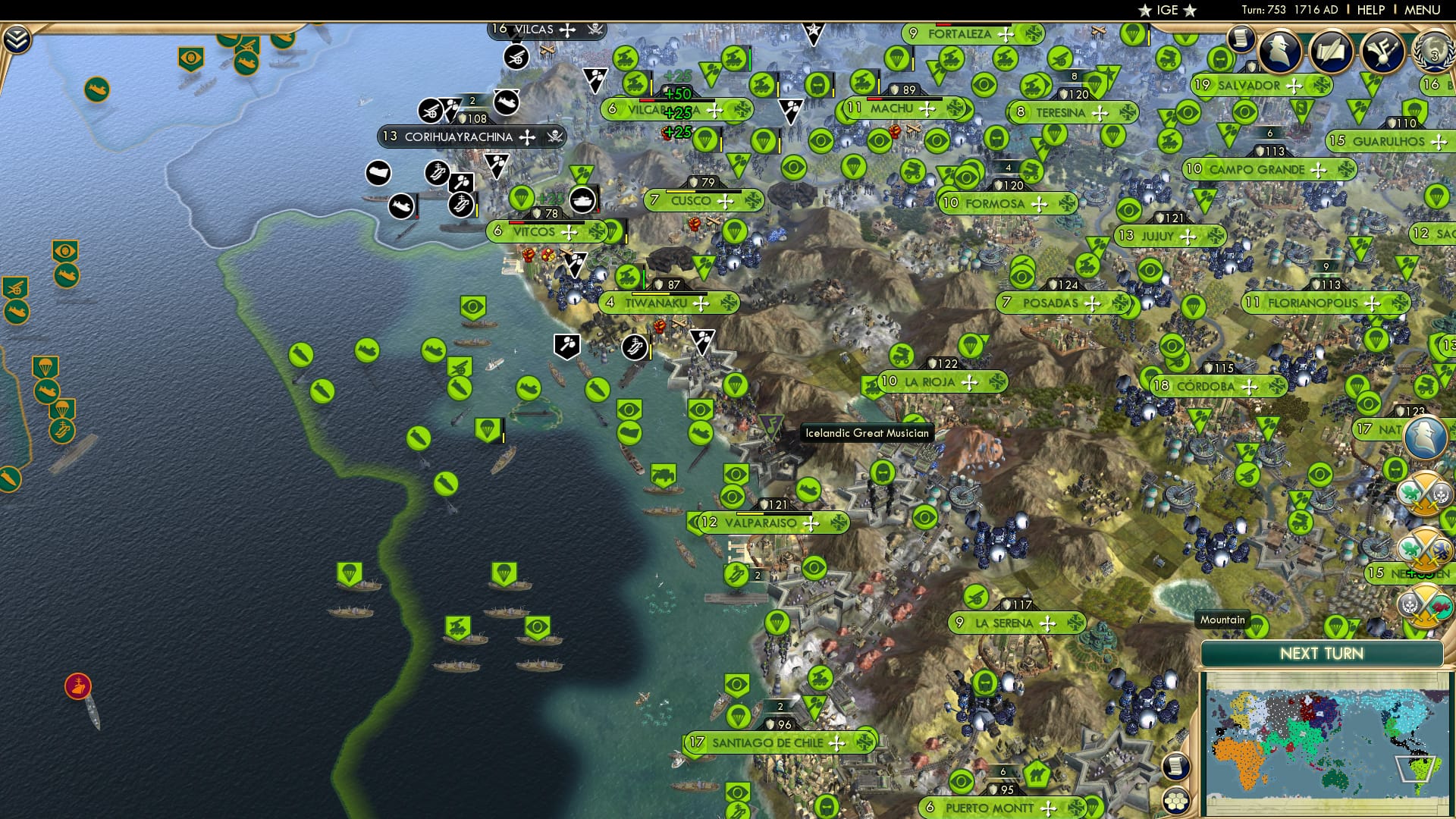Viewport: 1456px width, 819px height.
Task: Select the red warship unit in the ocean
Action: pyautogui.click(x=78, y=686)
